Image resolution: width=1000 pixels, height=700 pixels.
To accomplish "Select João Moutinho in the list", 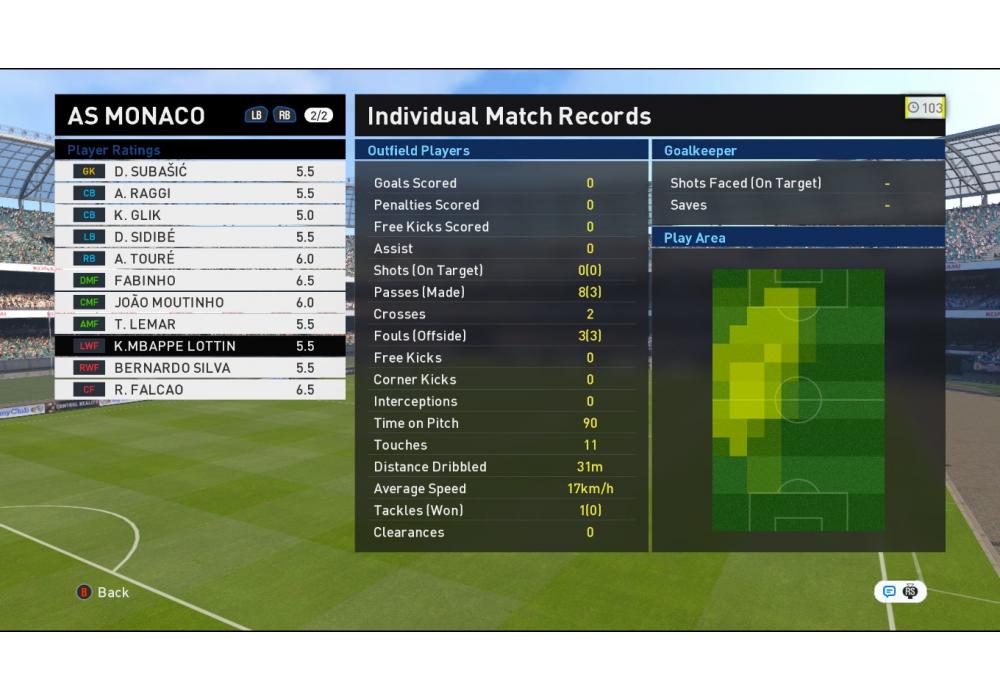I will click(200, 303).
